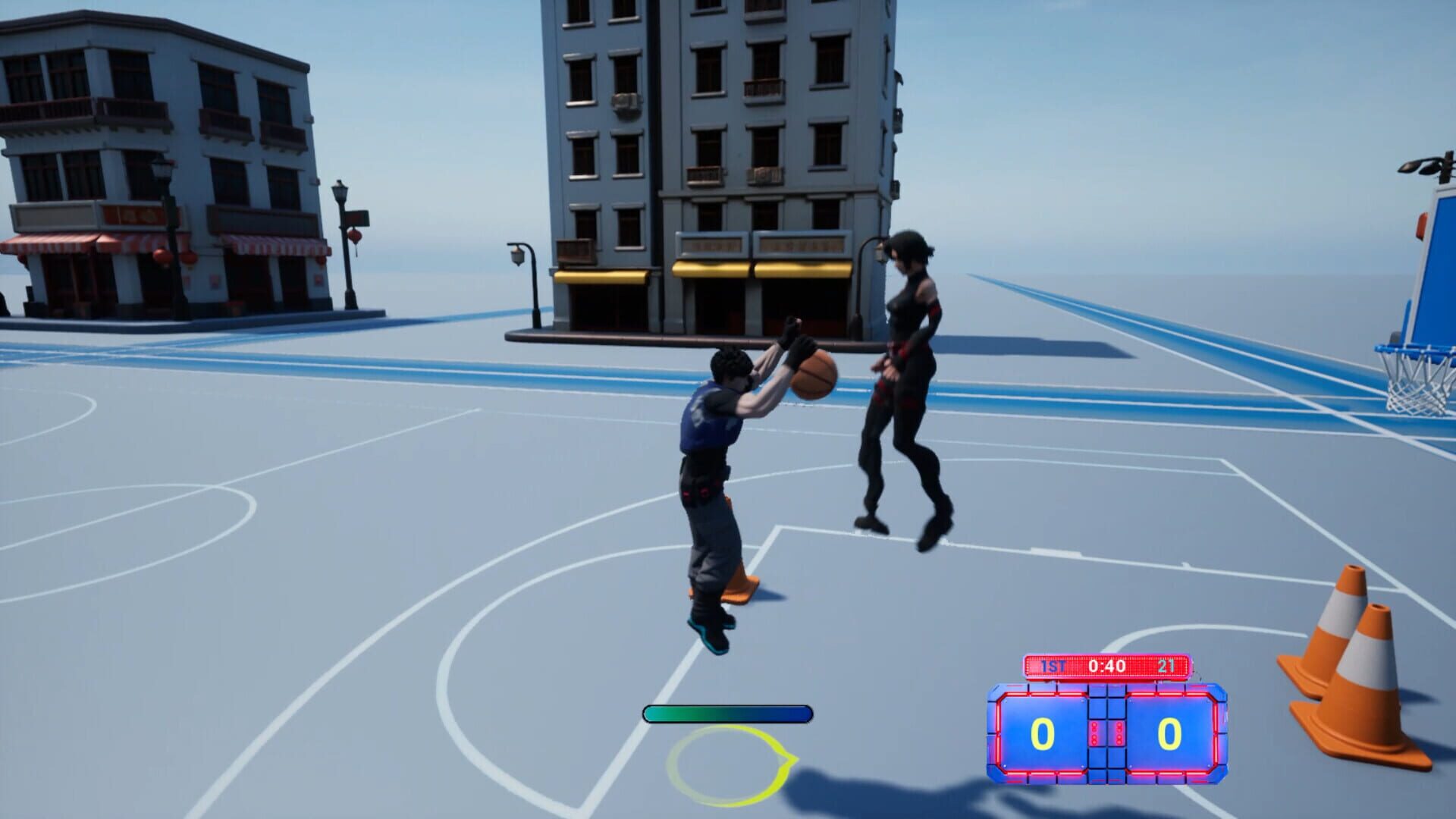The width and height of the screenshot is (1456, 819).
Task: Click the green-to-blue shot meter bar
Action: (728, 713)
